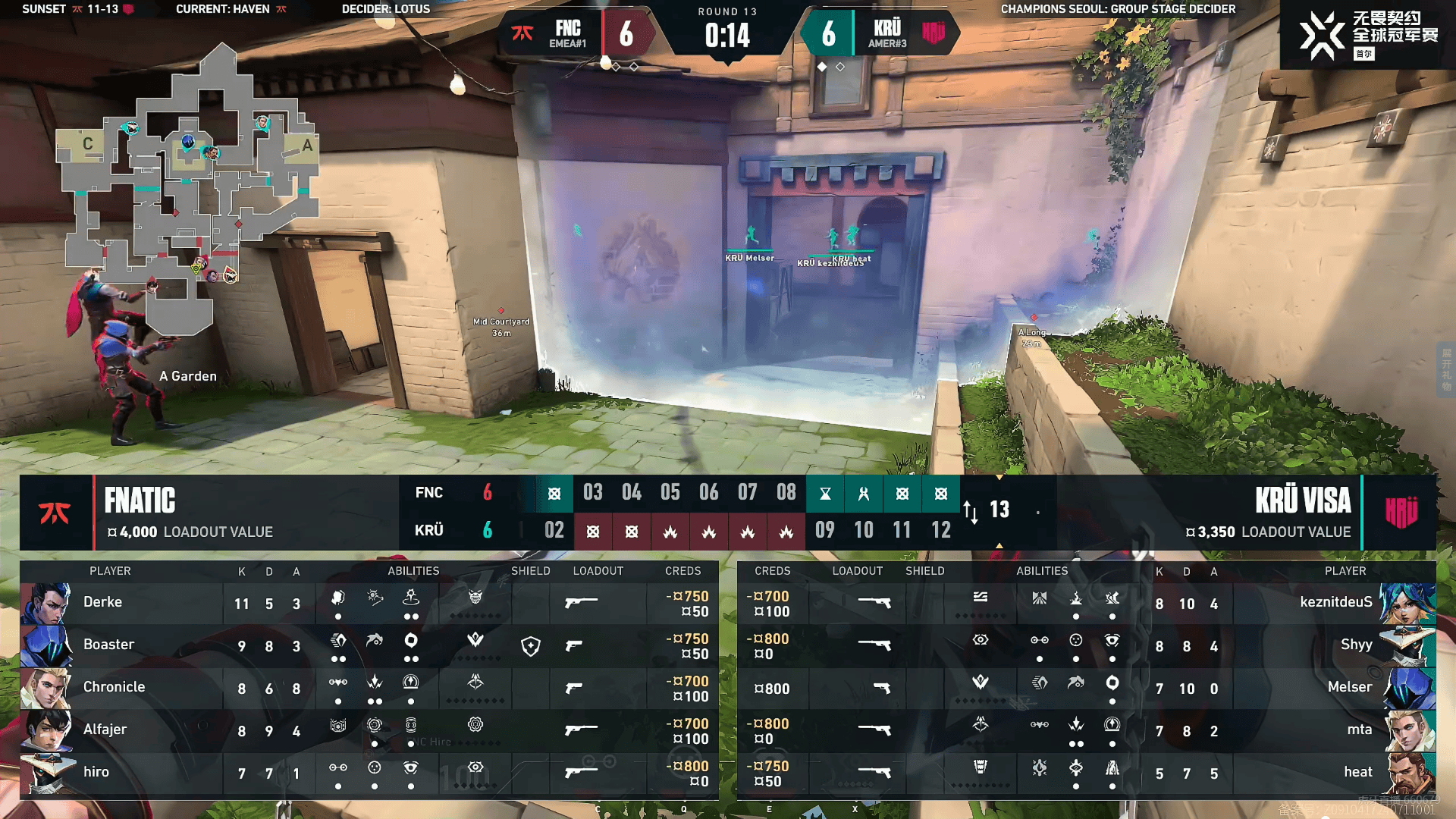Pick Alfajer's player row
1456x819 pixels.
105,730
